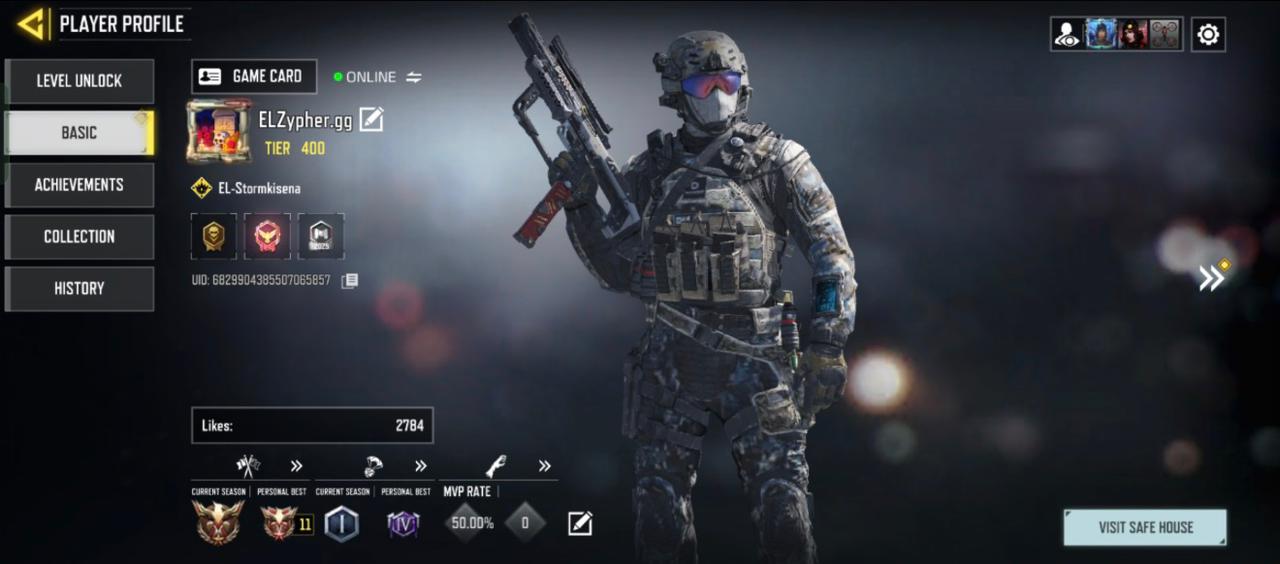Switch to the Level Unlock tab
The width and height of the screenshot is (1280, 564).
coord(79,81)
